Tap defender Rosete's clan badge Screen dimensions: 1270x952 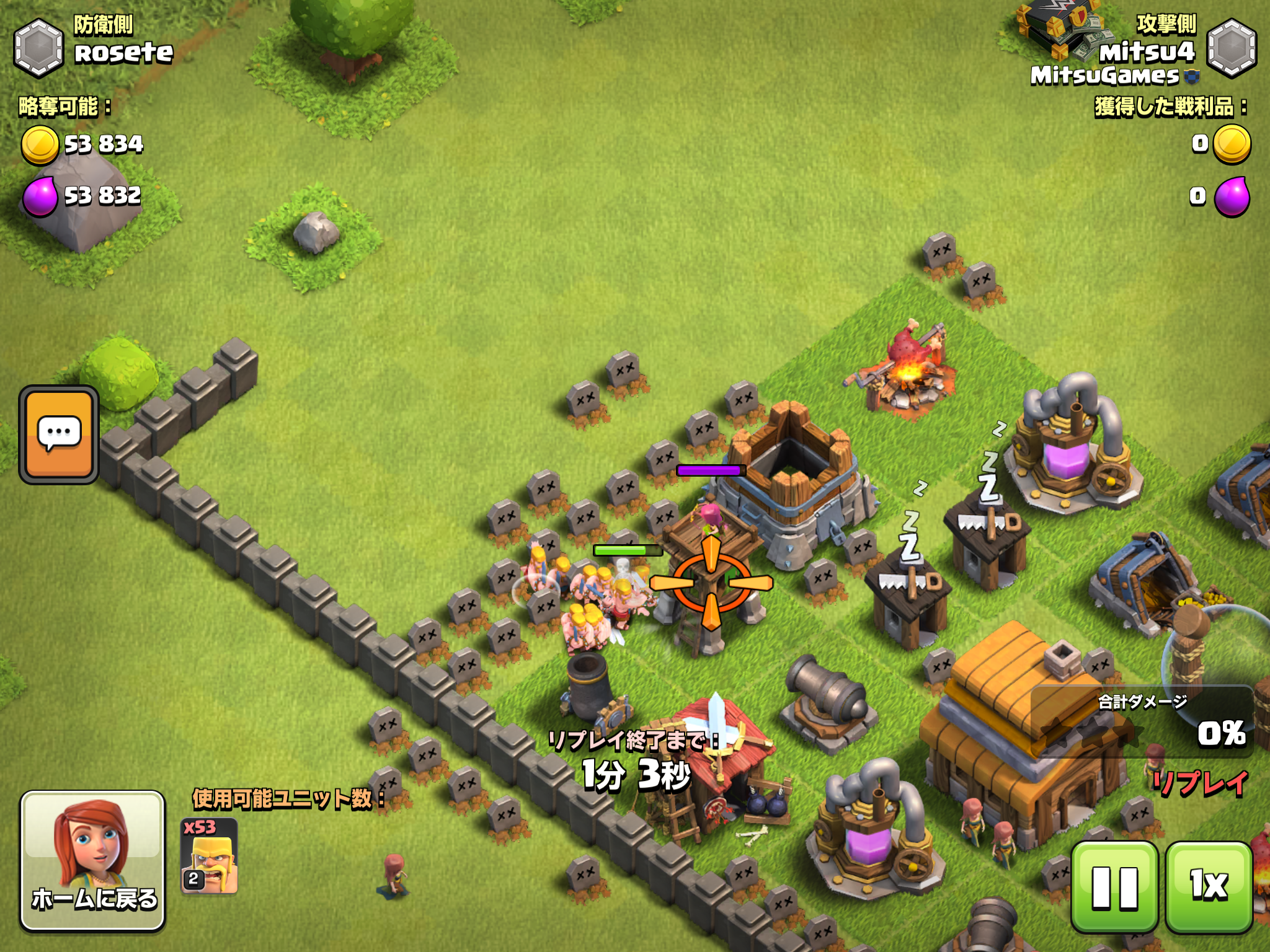click(38, 48)
